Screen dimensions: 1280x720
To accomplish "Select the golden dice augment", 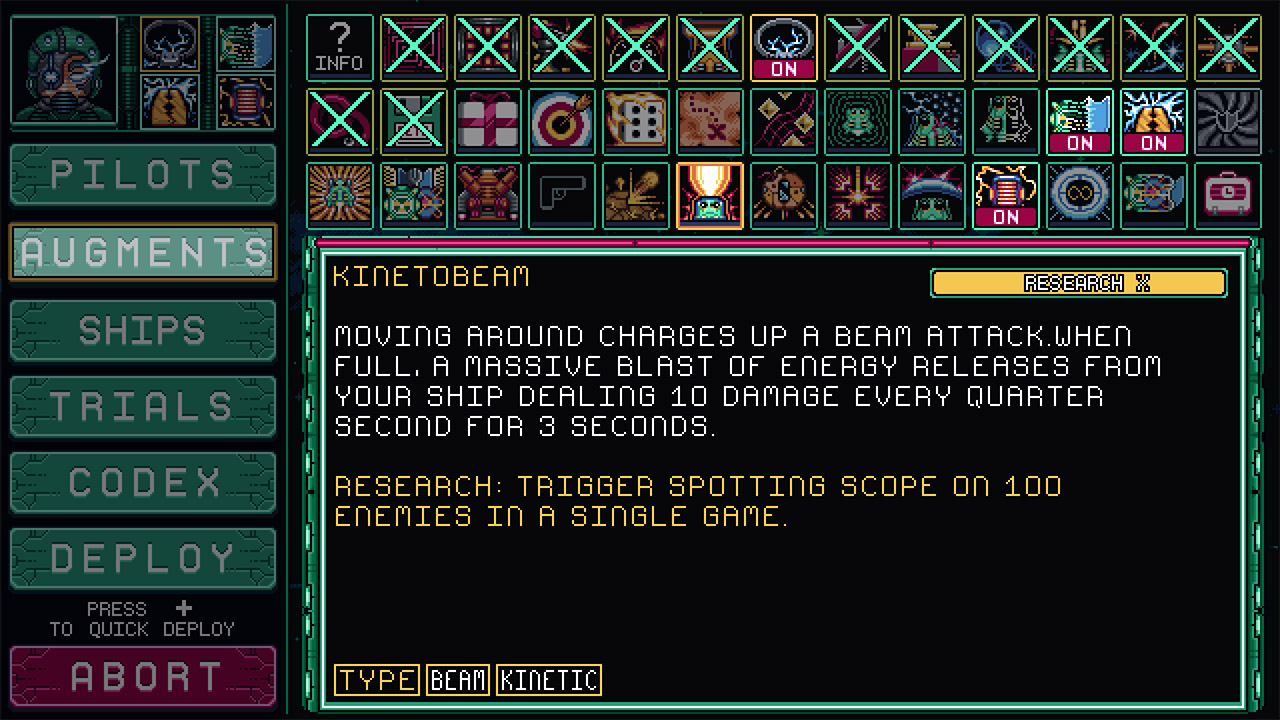I will [635, 121].
